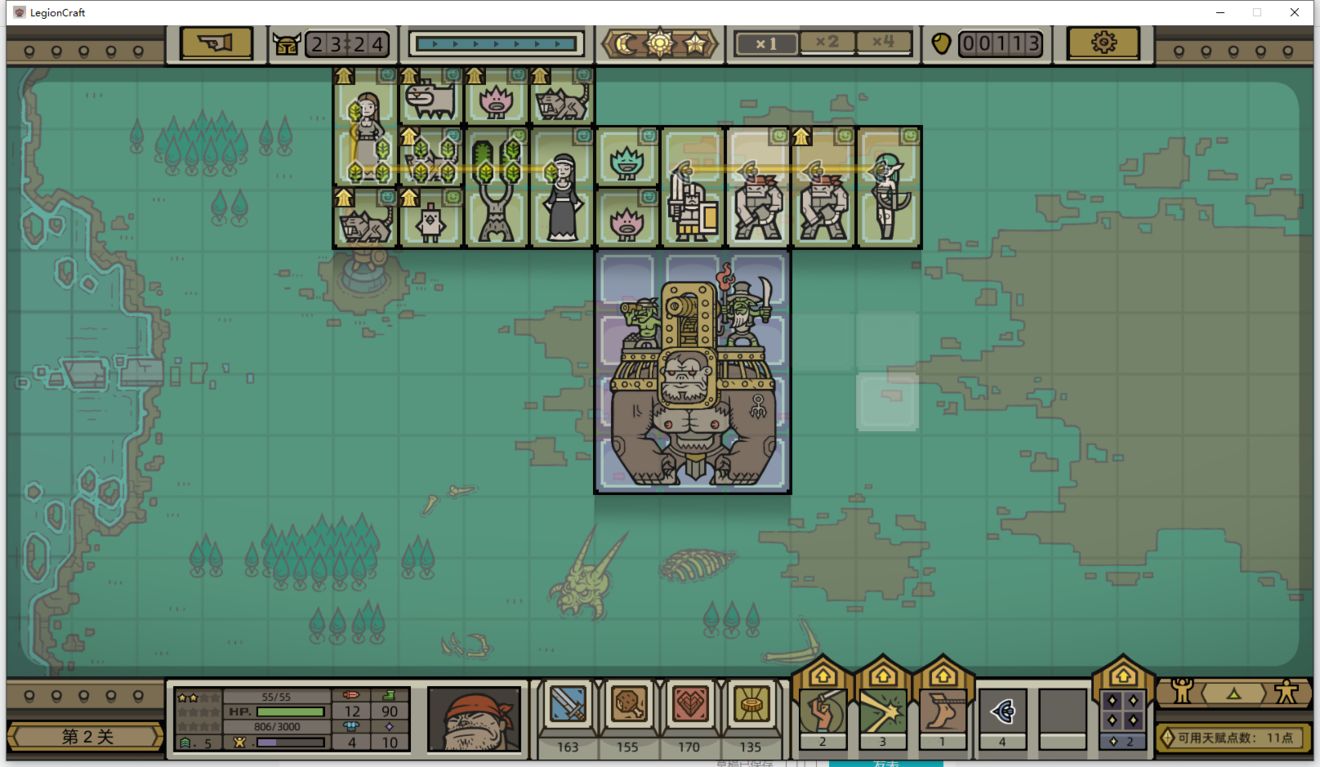Select the heart card costing 170
This screenshot has width=1320, height=767.
pyautogui.click(x=689, y=708)
